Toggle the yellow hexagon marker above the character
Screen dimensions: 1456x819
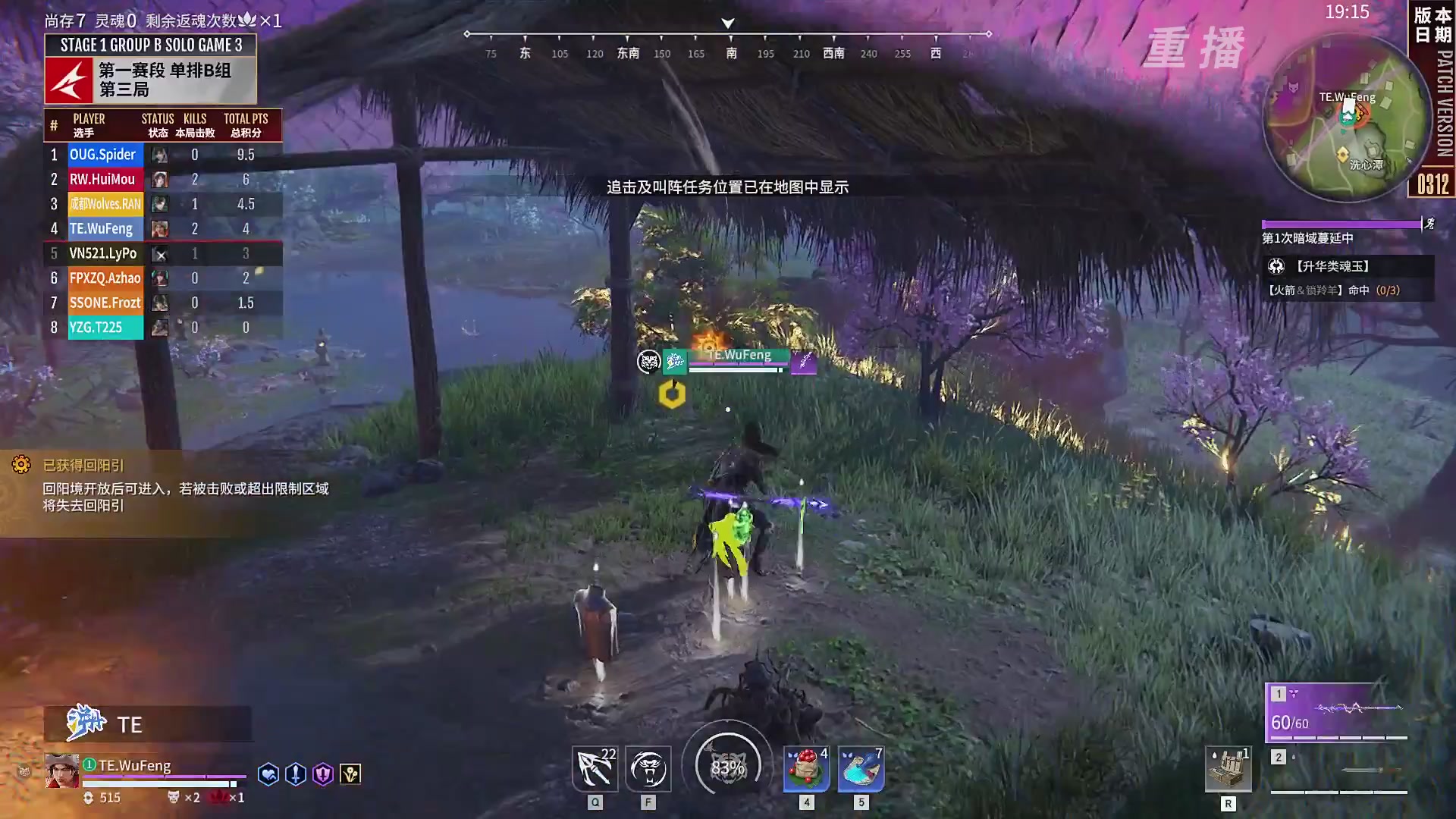[670, 393]
